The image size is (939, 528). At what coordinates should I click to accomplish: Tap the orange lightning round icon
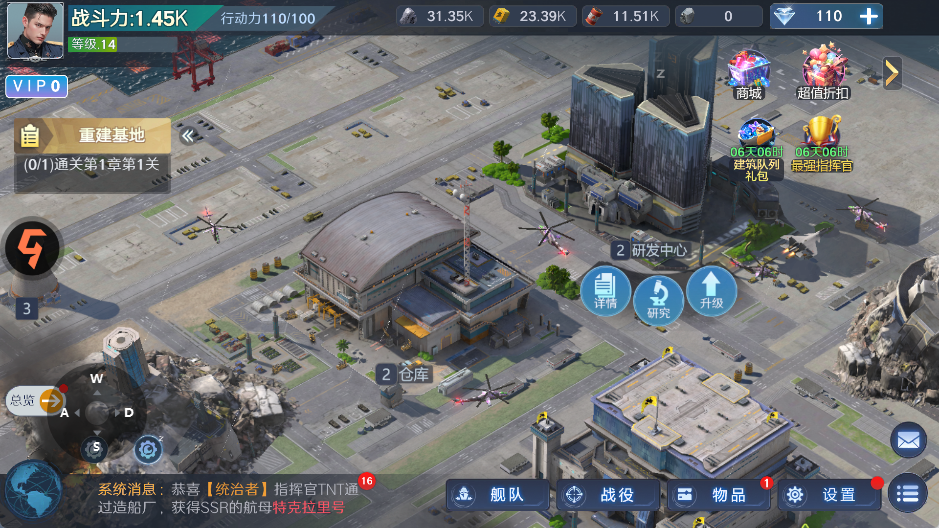[33, 246]
